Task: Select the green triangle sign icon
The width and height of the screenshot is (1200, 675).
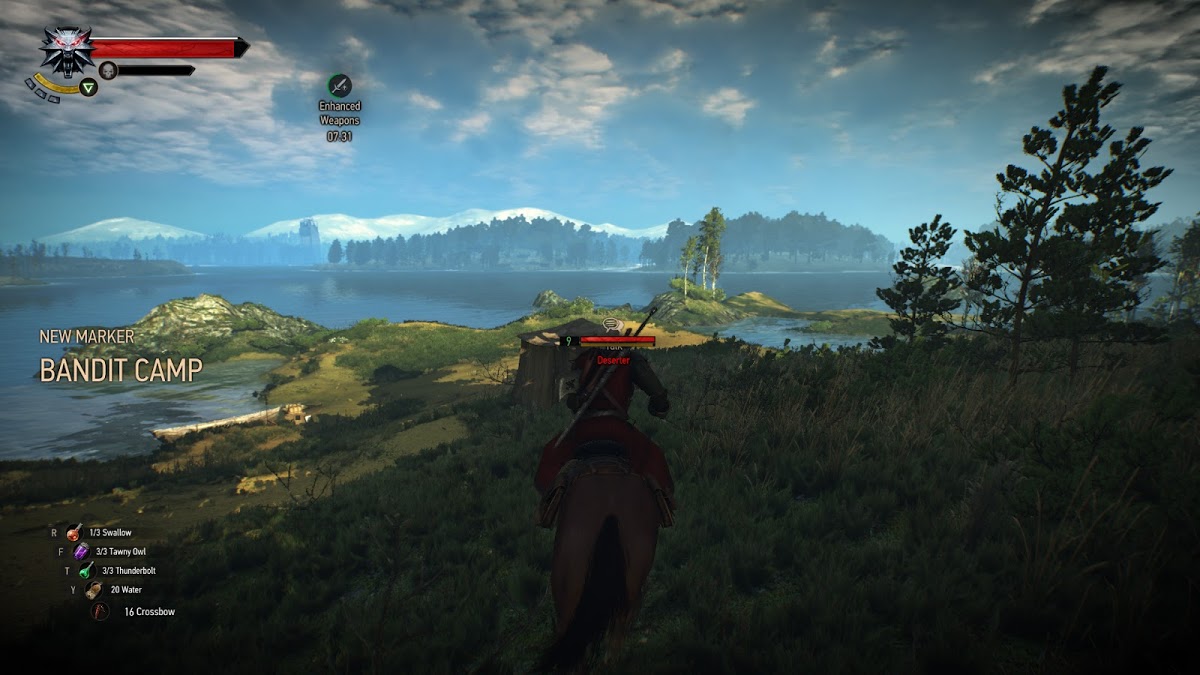Action: [x=89, y=87]
